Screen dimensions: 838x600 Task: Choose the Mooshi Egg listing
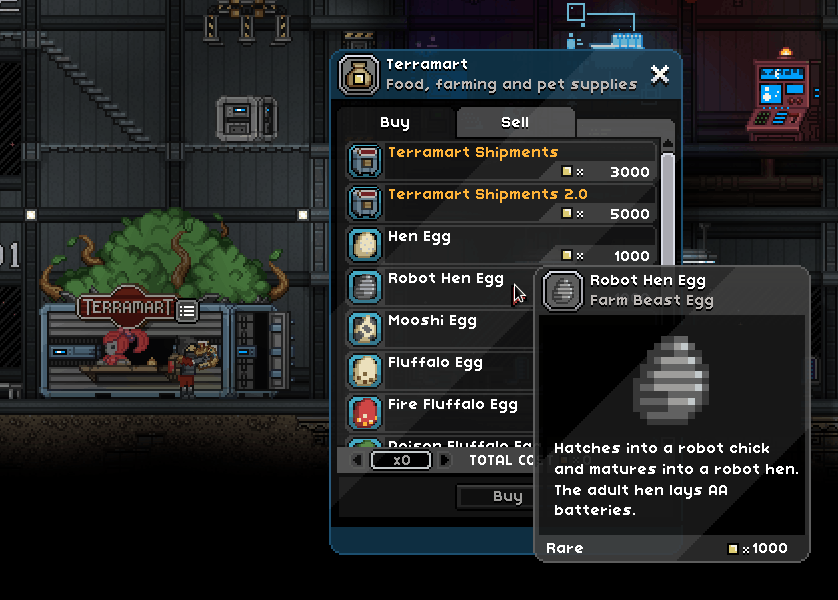tap(440, 329)
